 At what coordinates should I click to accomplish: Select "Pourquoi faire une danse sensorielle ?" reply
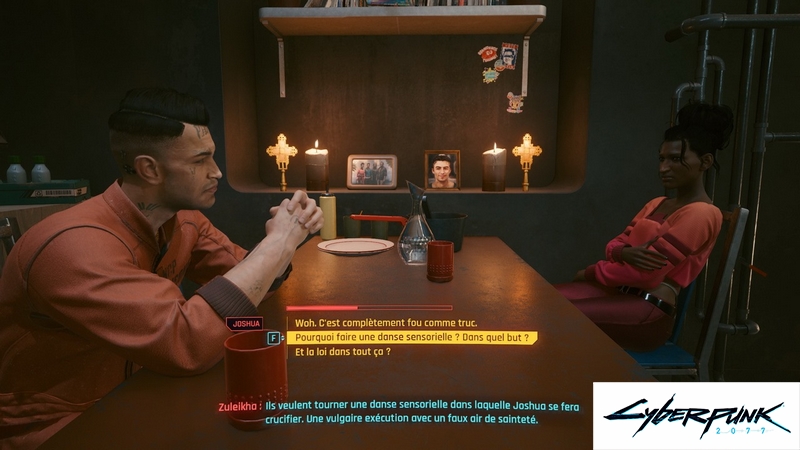[411, 338]
